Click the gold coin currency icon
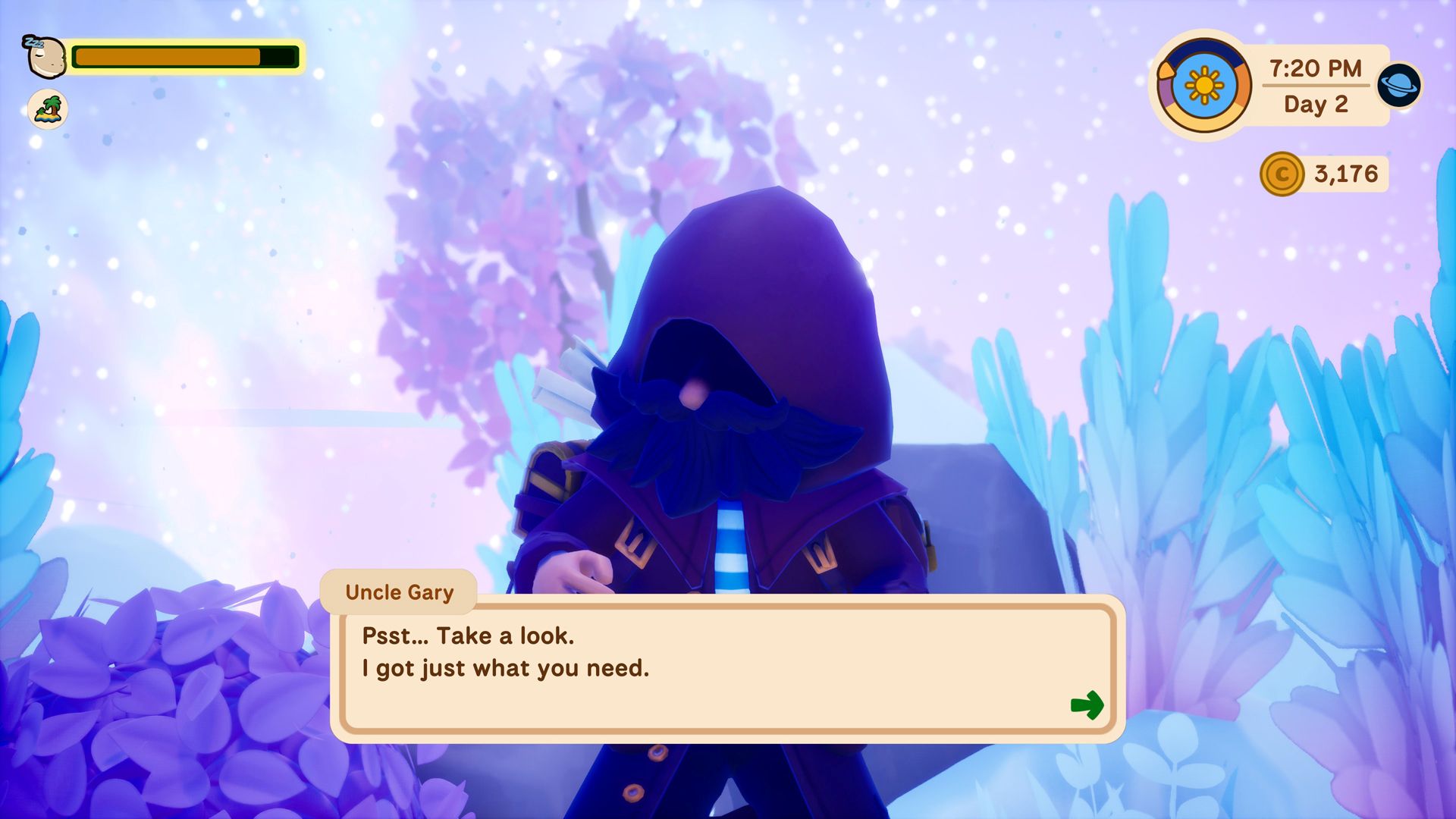 pyautogui.click(x=1281, y=173)
